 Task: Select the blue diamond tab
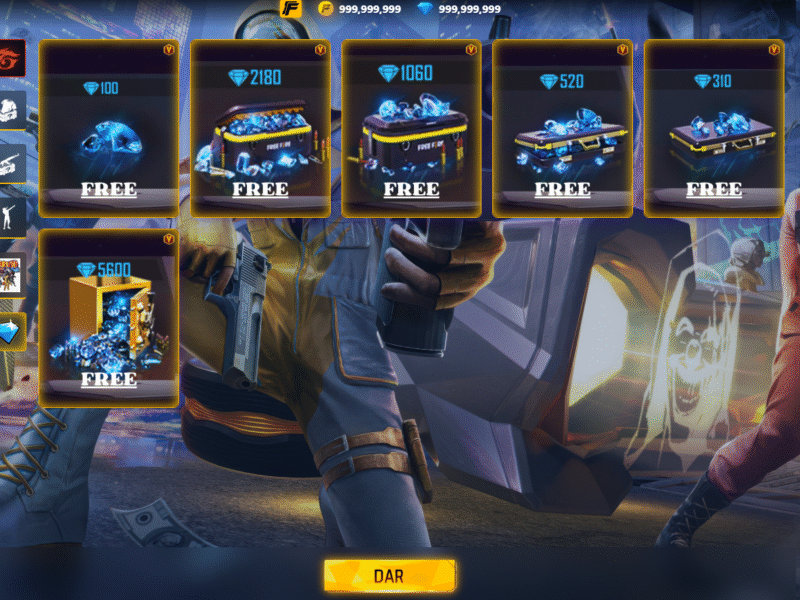[12, 331]
